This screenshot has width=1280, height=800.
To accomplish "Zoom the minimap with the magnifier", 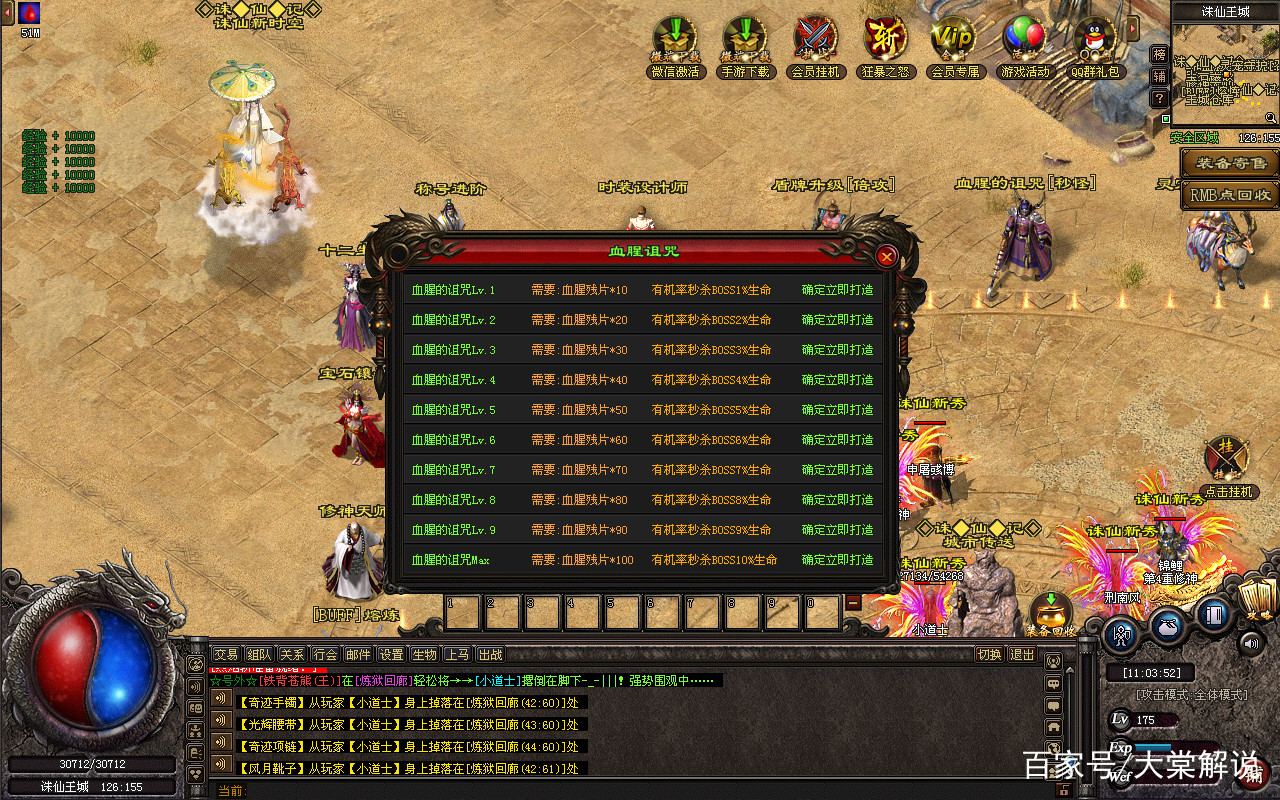I will point(1270,118).
